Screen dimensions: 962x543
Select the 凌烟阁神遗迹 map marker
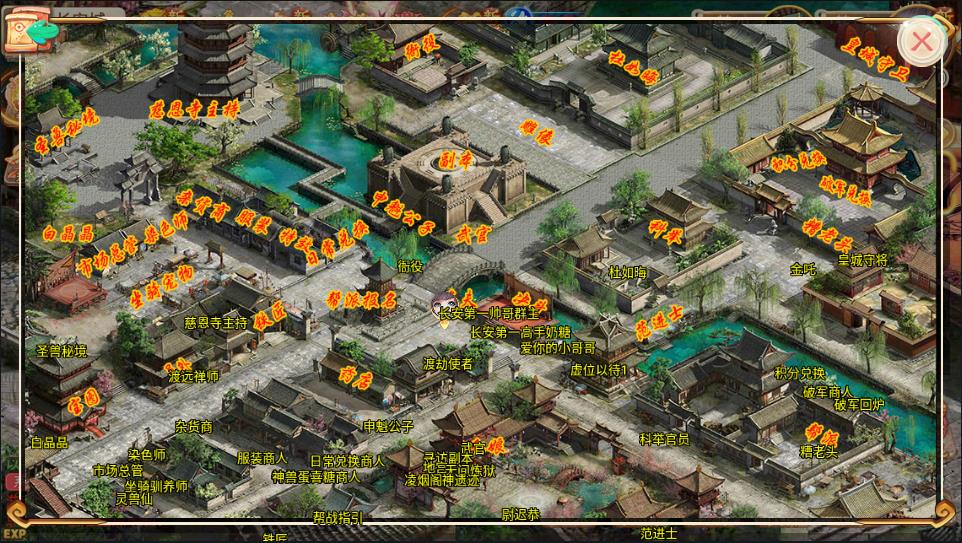[x=441, y=480]
